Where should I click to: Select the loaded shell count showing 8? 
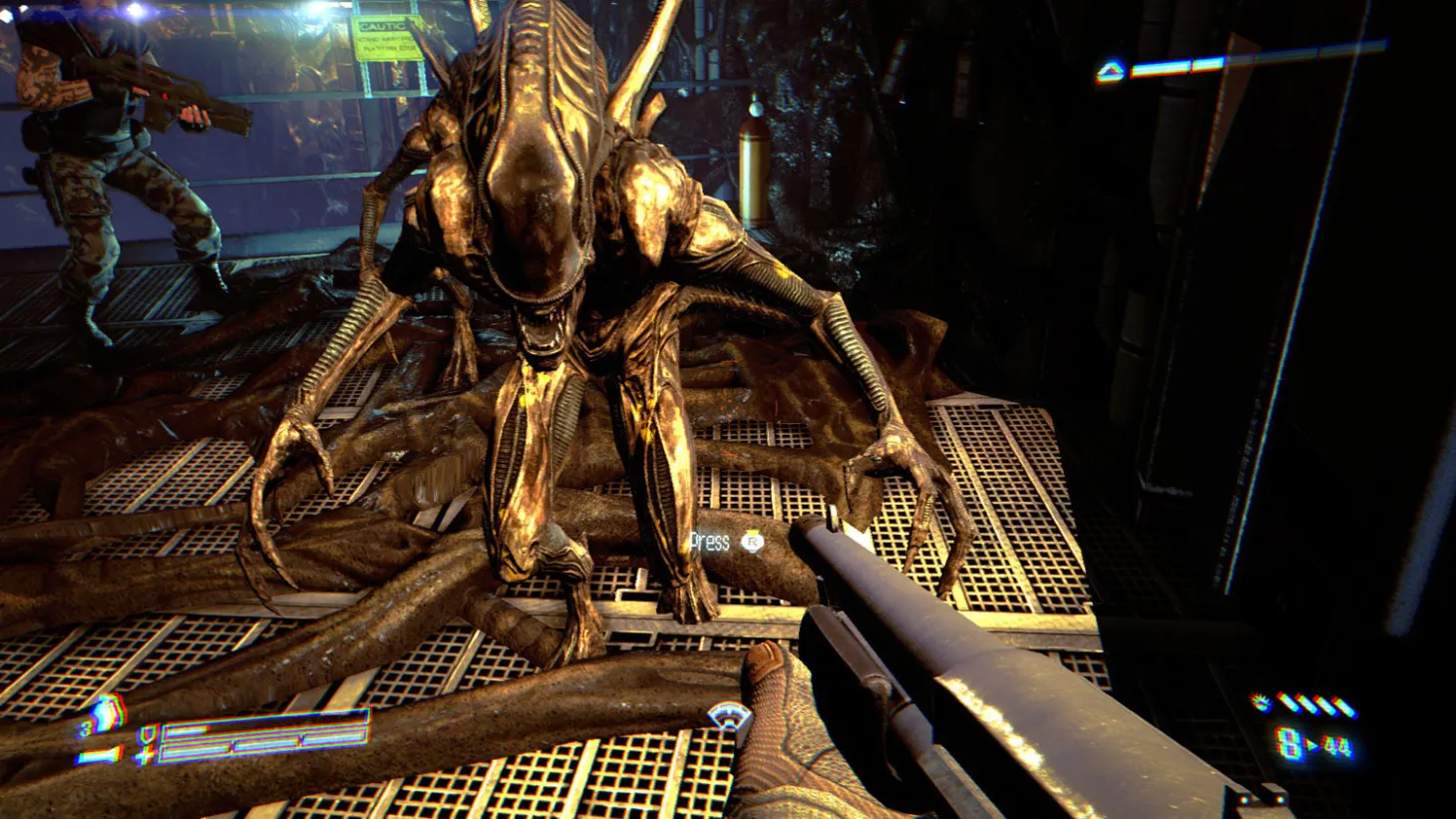[1287, 743]
